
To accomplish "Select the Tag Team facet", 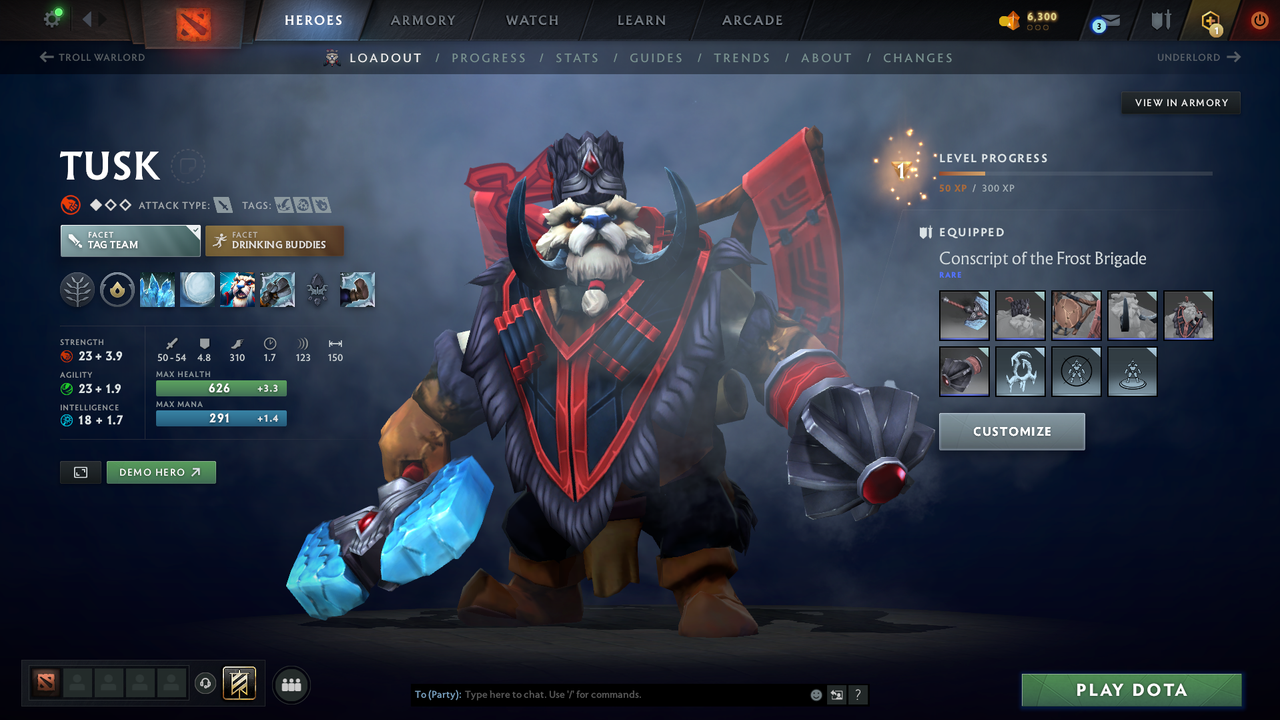I will coord(130,240).
